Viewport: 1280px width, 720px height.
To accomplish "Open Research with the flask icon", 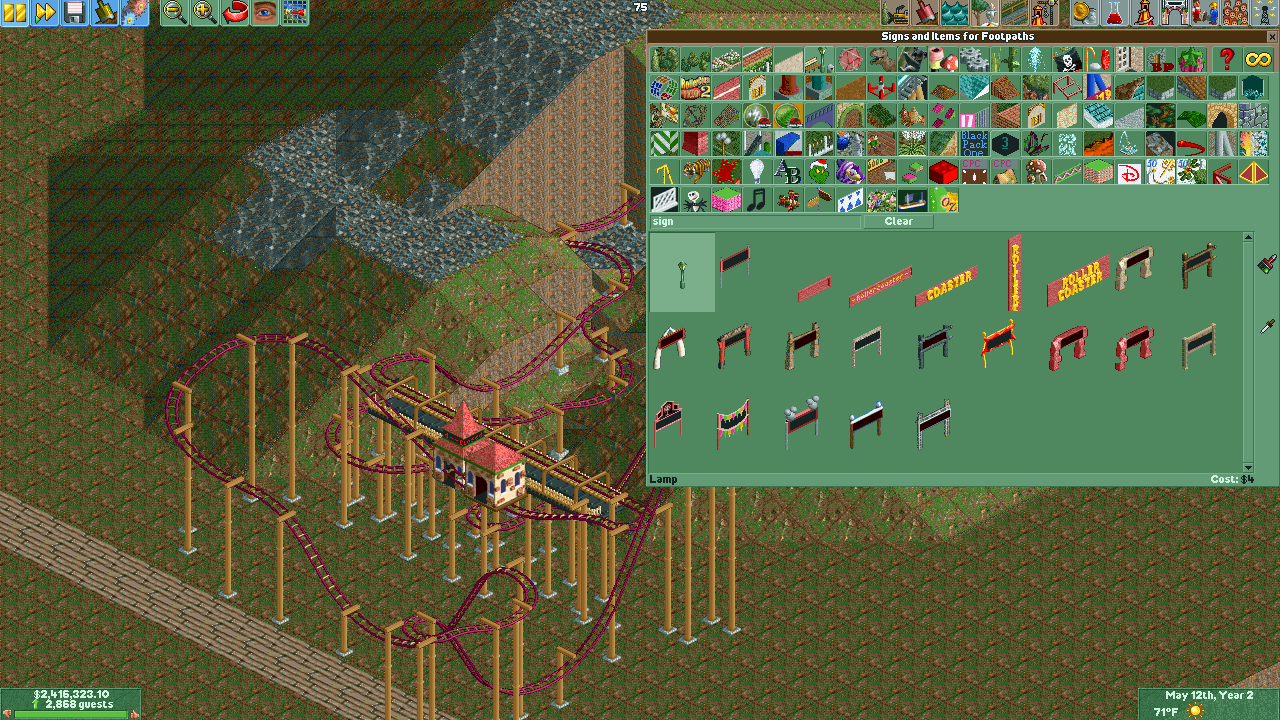I will tap(1114, 14).
